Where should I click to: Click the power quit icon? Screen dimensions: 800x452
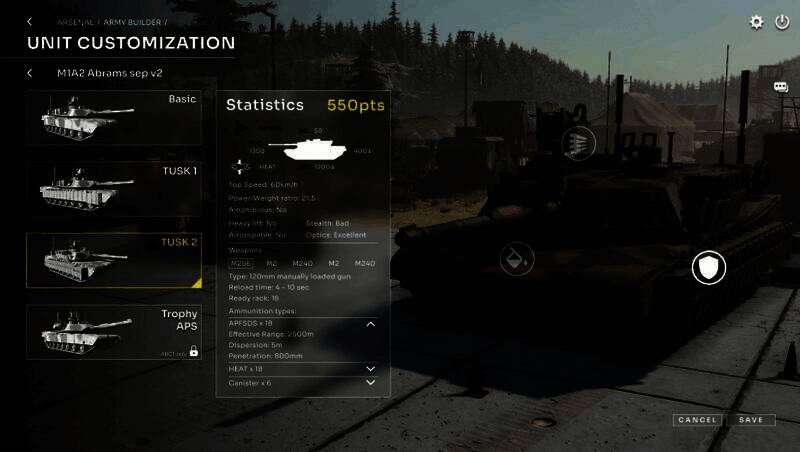click(x=782, y=21)
